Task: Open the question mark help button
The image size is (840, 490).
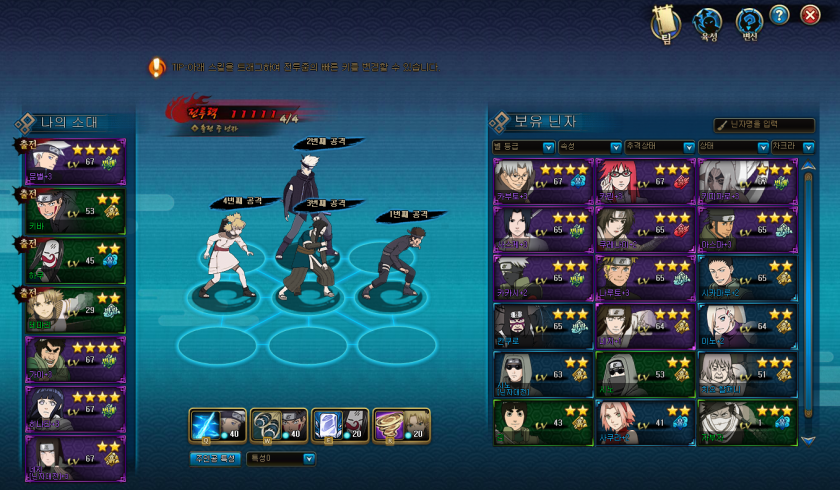Action: click(780, 15)
